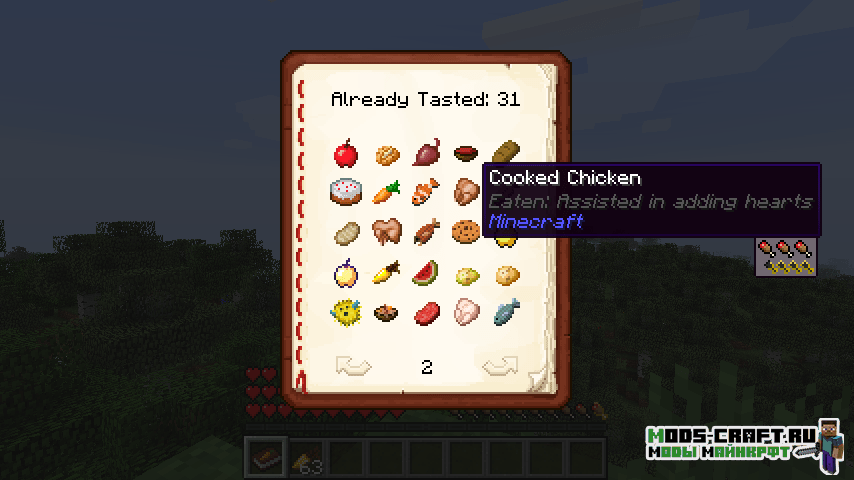Select the clownfish food icon
Viewport: 854px width, 480px height.
pyautogui.click(x=424, y=191)
